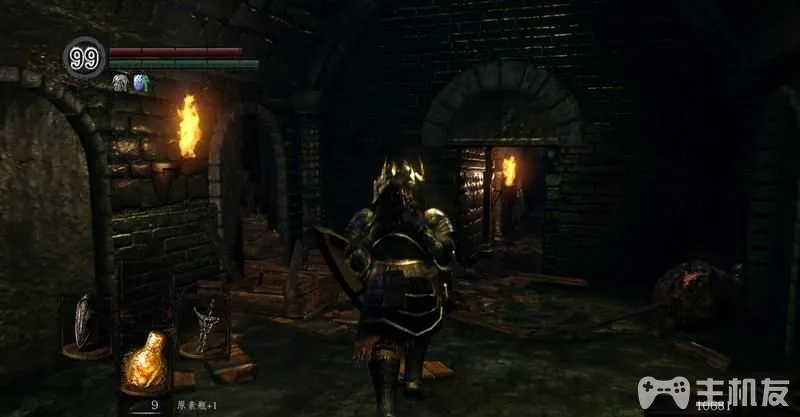Screen dimensions: 800x417
Task: Select the Estus Flask +1 item slot
Action: pos(143,366)
